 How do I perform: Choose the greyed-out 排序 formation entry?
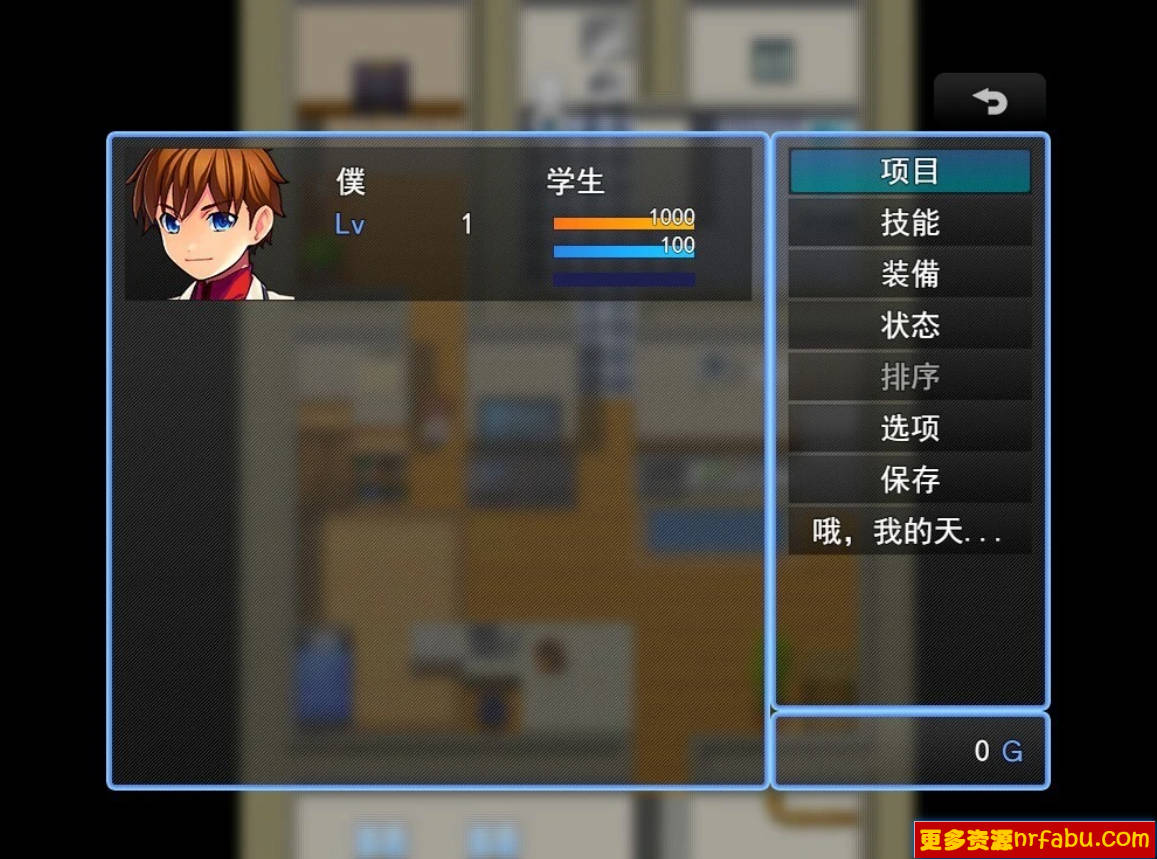tap(909, 377)
